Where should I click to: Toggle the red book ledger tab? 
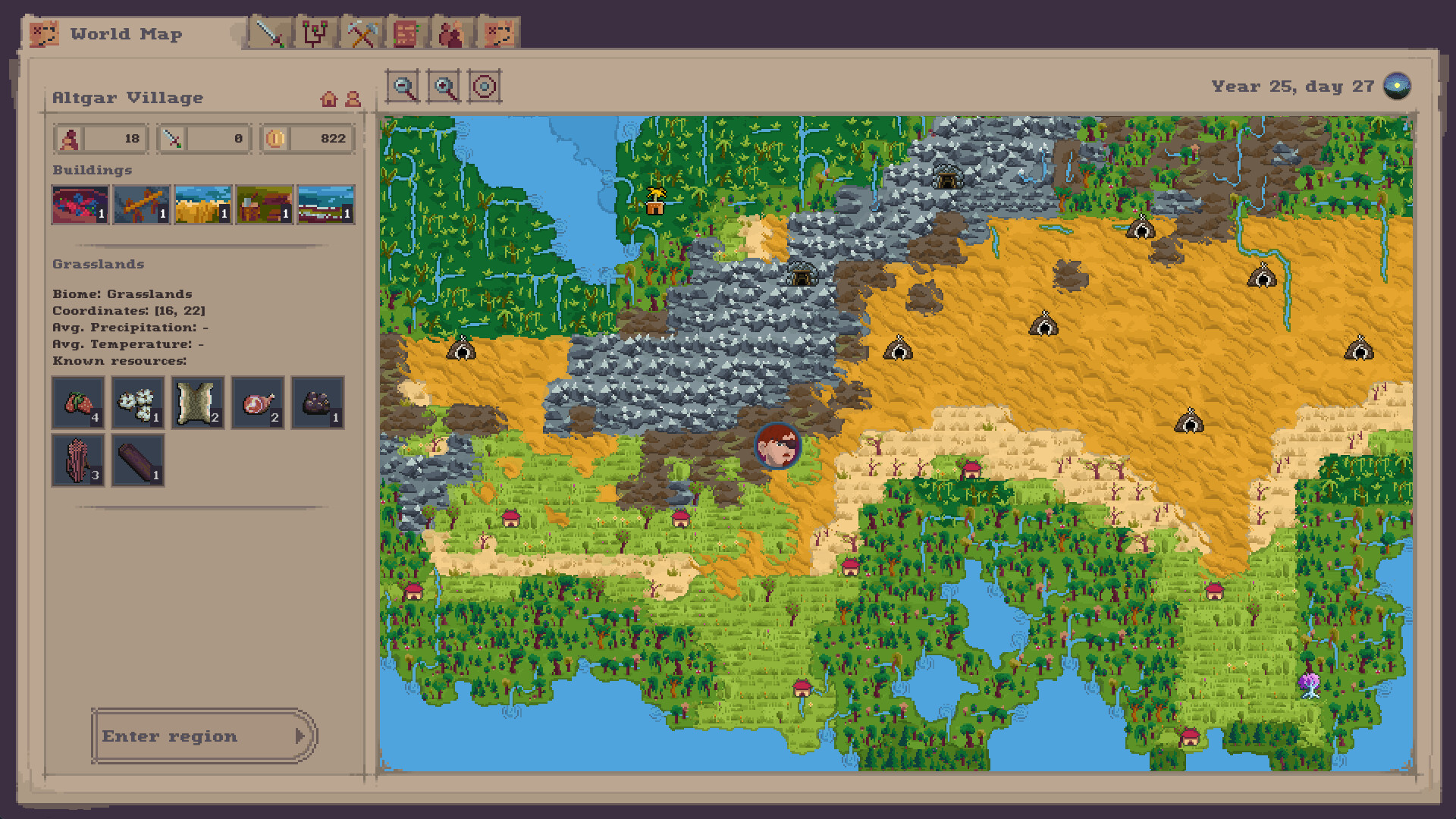tap(409, 33)
